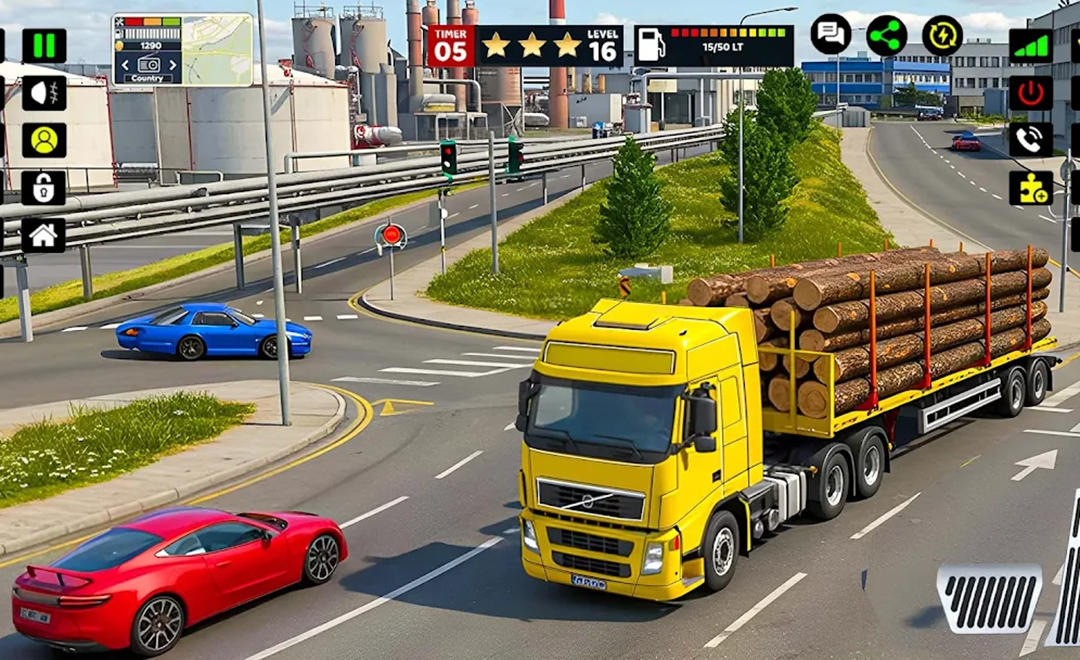The height and width of the screenshot is (660, 1080).
Task: Pause the game with the green pause button
Action: click(44, 46)
